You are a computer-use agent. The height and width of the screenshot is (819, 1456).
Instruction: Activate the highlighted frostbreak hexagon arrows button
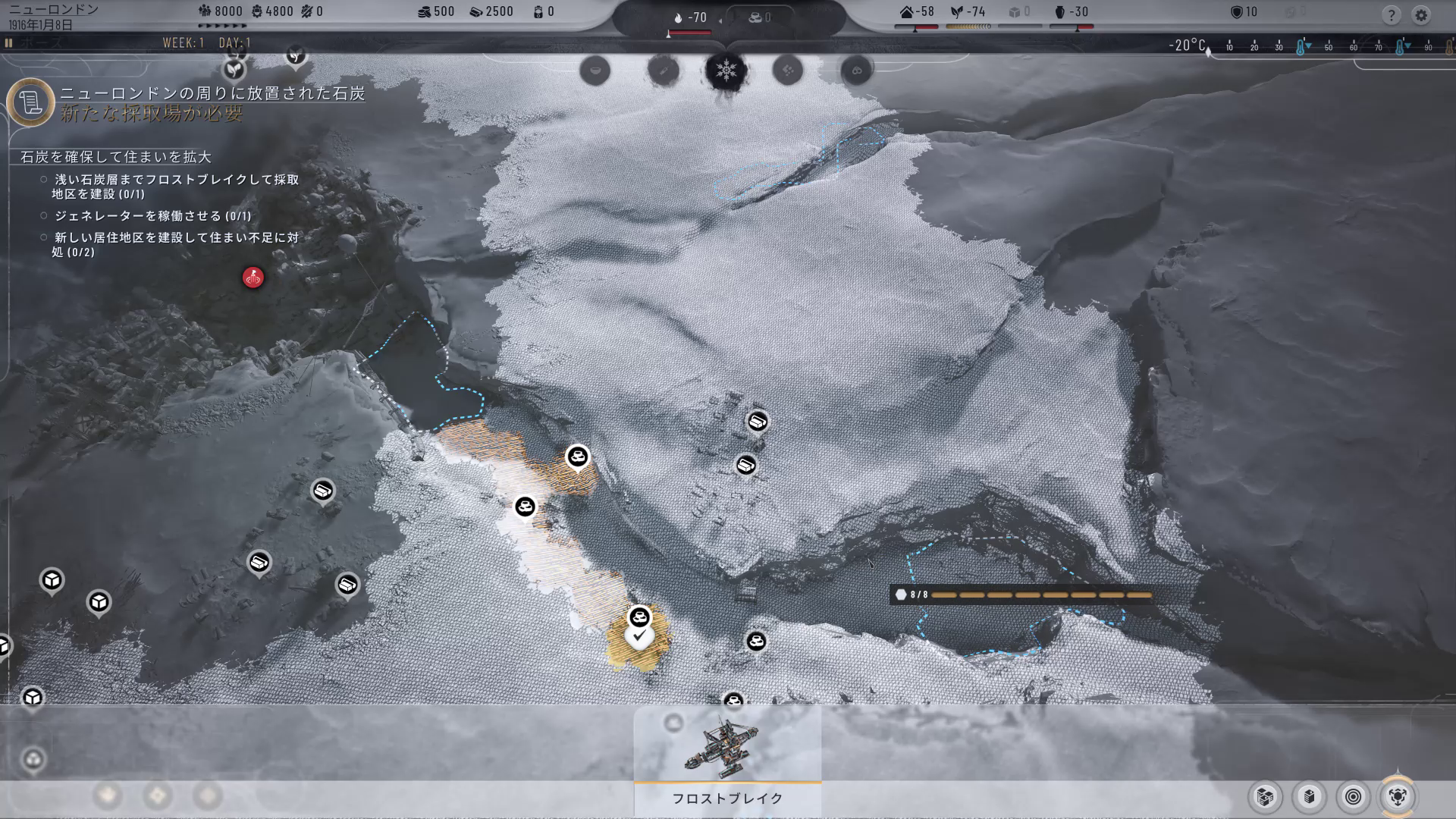(1398, 796)
